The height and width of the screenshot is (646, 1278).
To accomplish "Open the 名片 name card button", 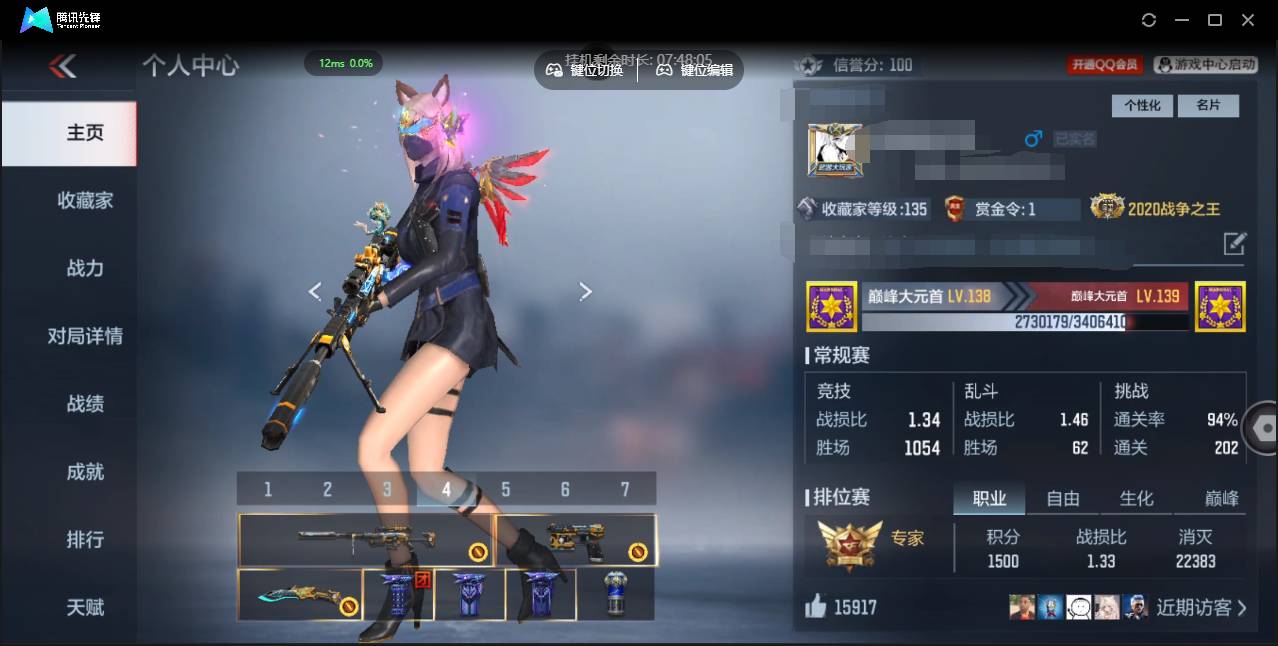I will tap(1208, 106).
